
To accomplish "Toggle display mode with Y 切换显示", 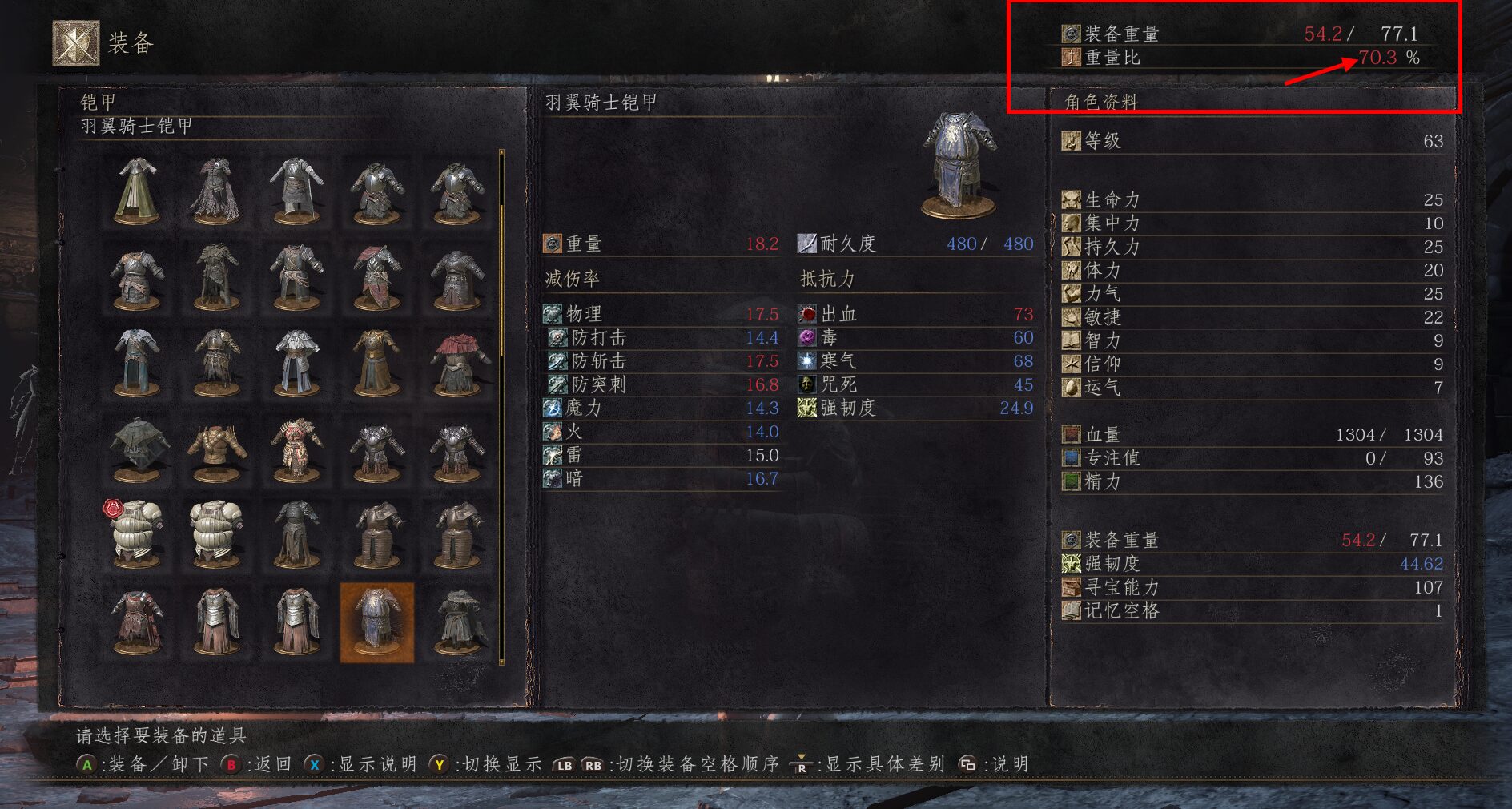I will pos(441,765).
